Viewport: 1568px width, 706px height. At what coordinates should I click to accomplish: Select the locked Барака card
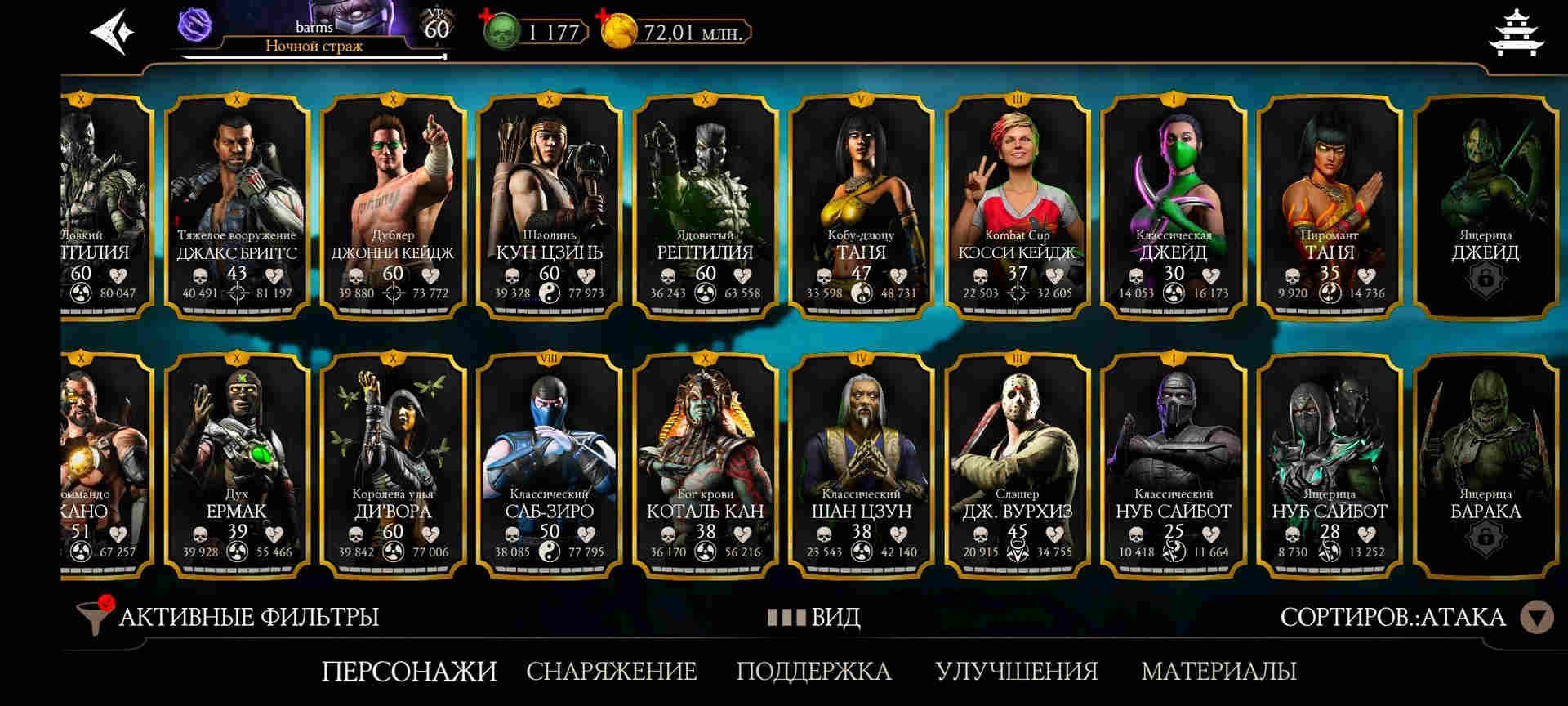[1486, 464]
